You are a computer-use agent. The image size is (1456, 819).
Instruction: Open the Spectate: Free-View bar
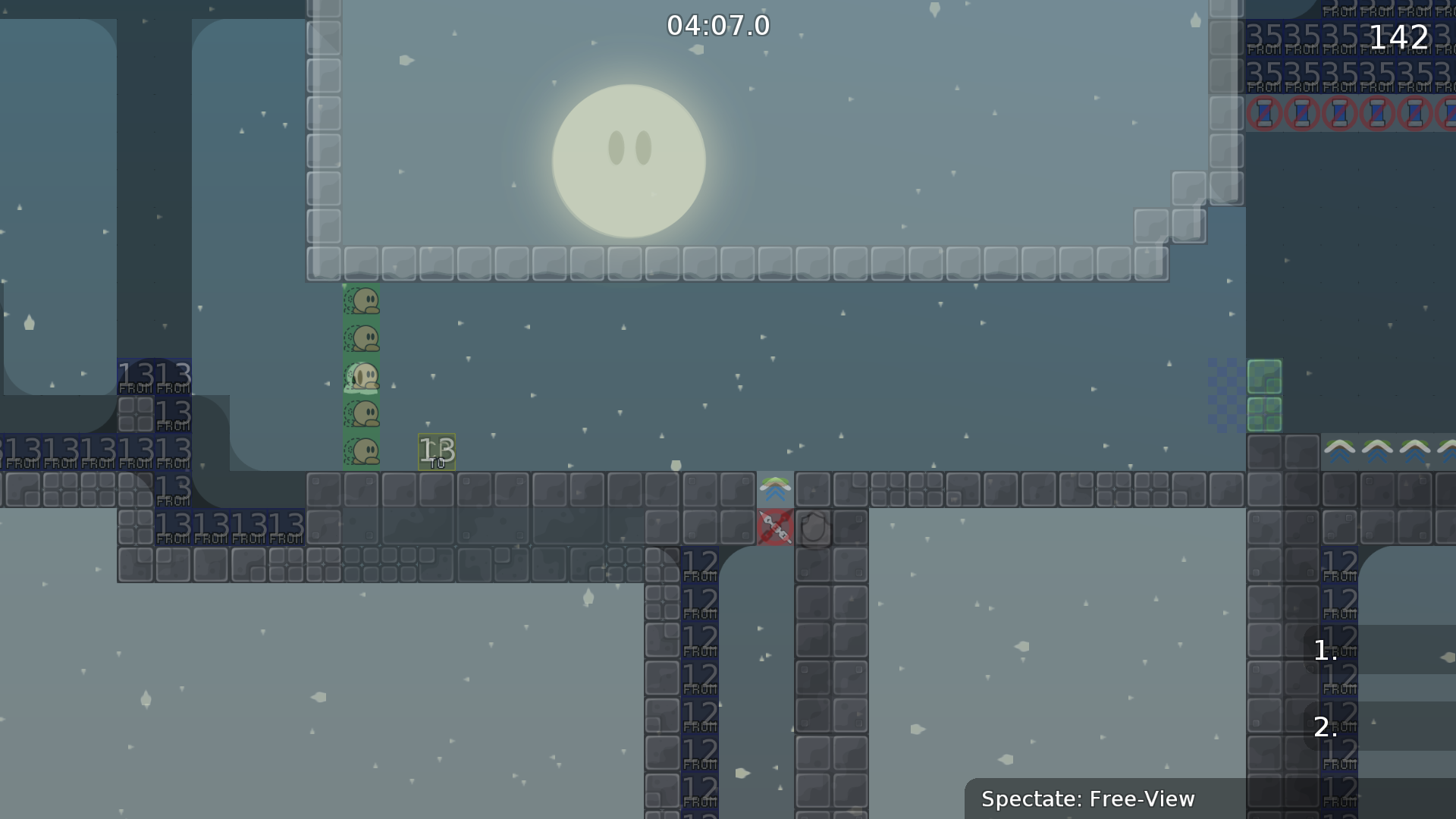(x=1087, y=799)
